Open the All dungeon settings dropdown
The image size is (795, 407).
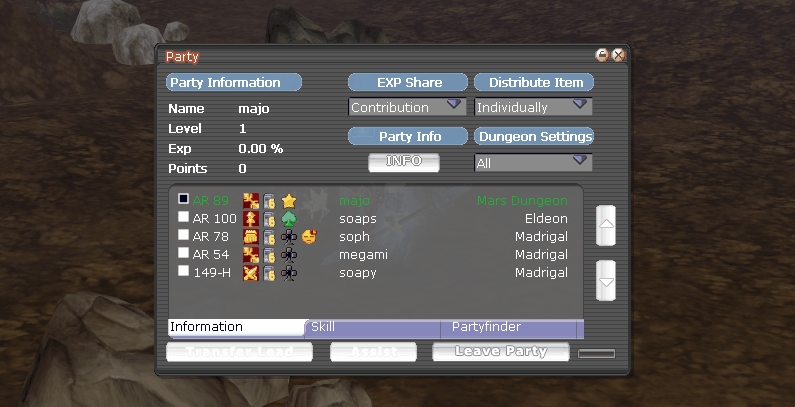[532, 162]
